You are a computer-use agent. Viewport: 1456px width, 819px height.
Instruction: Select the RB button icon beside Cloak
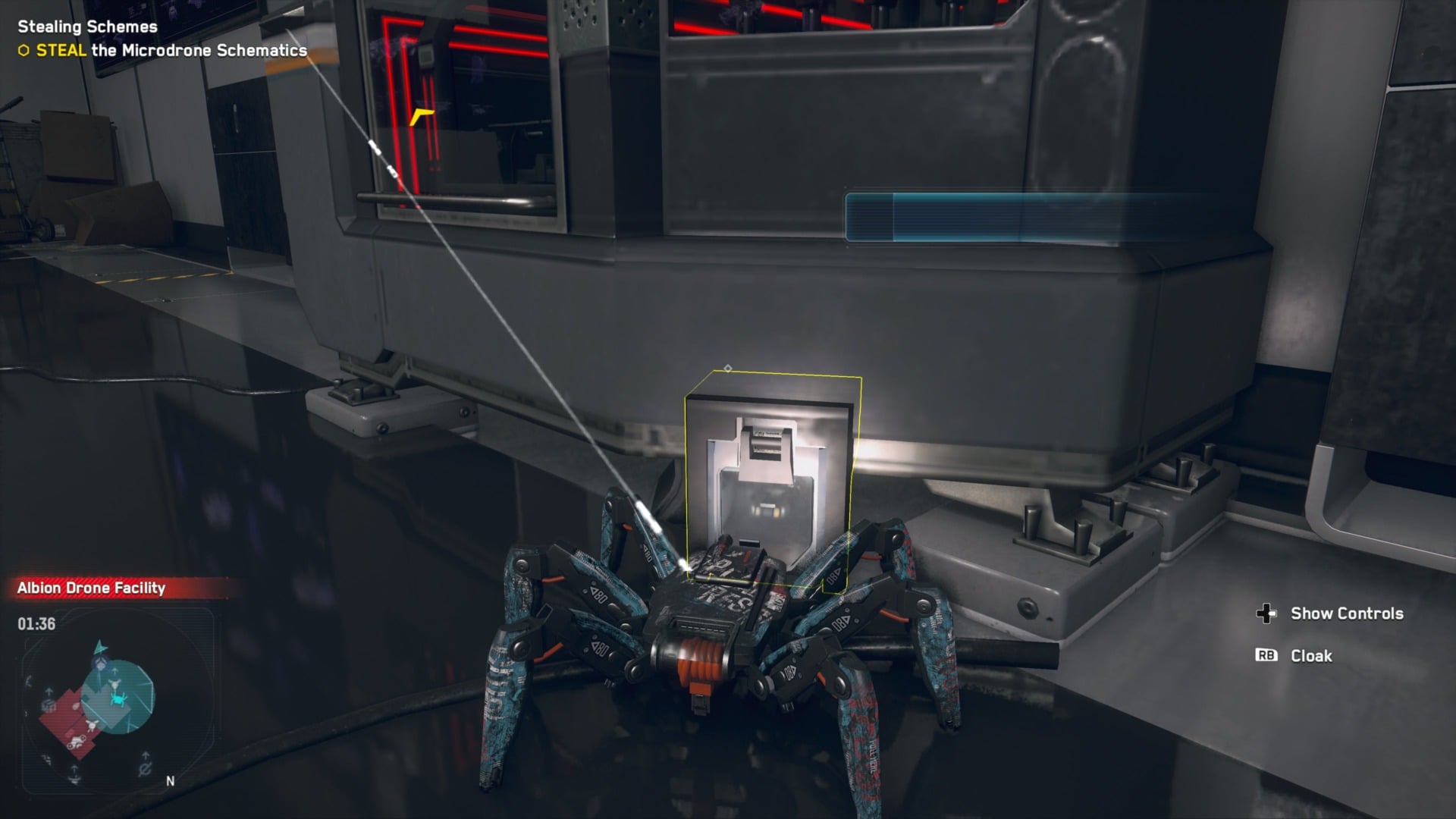[1266, 657]
